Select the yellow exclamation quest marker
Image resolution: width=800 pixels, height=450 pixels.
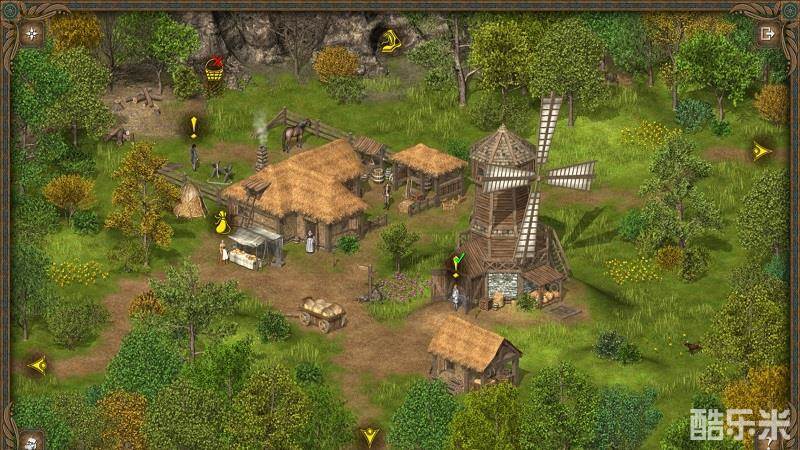point(194,126)
